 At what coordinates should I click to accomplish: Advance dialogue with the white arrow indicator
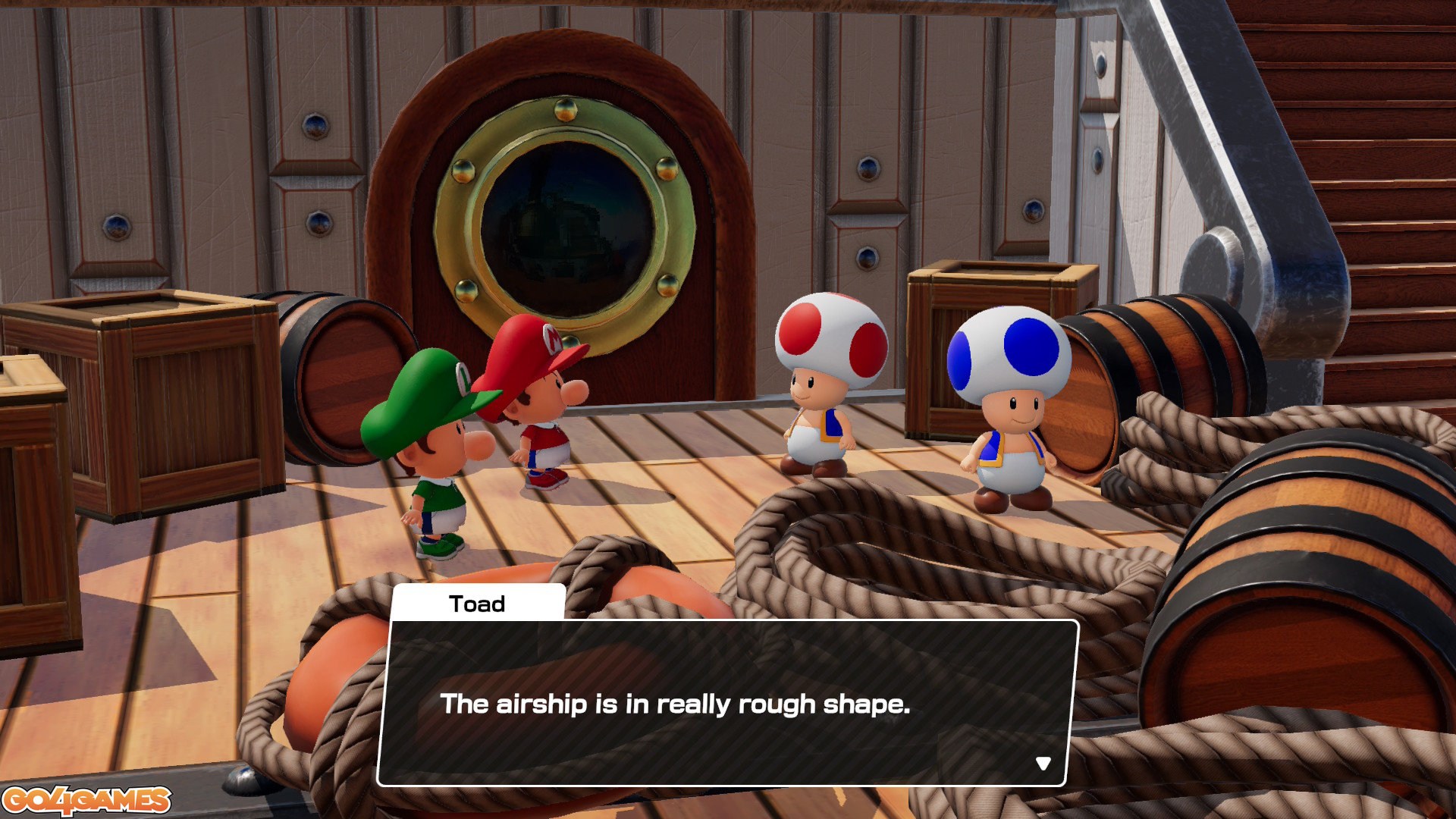pos(1043,763)
